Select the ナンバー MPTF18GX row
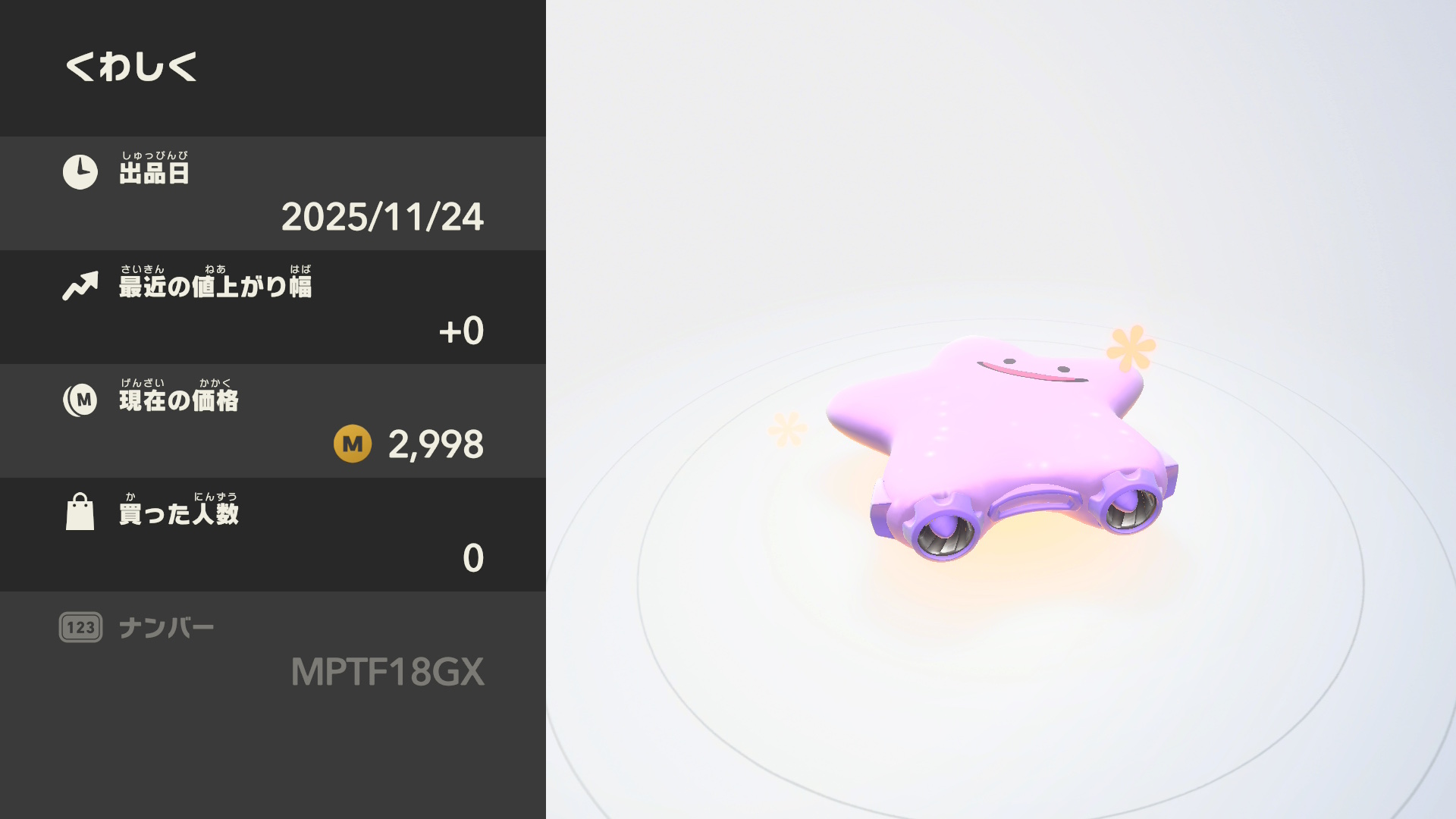Image resolution: width=1456 pixels, height=819 pixels. (x=273, y=650)
